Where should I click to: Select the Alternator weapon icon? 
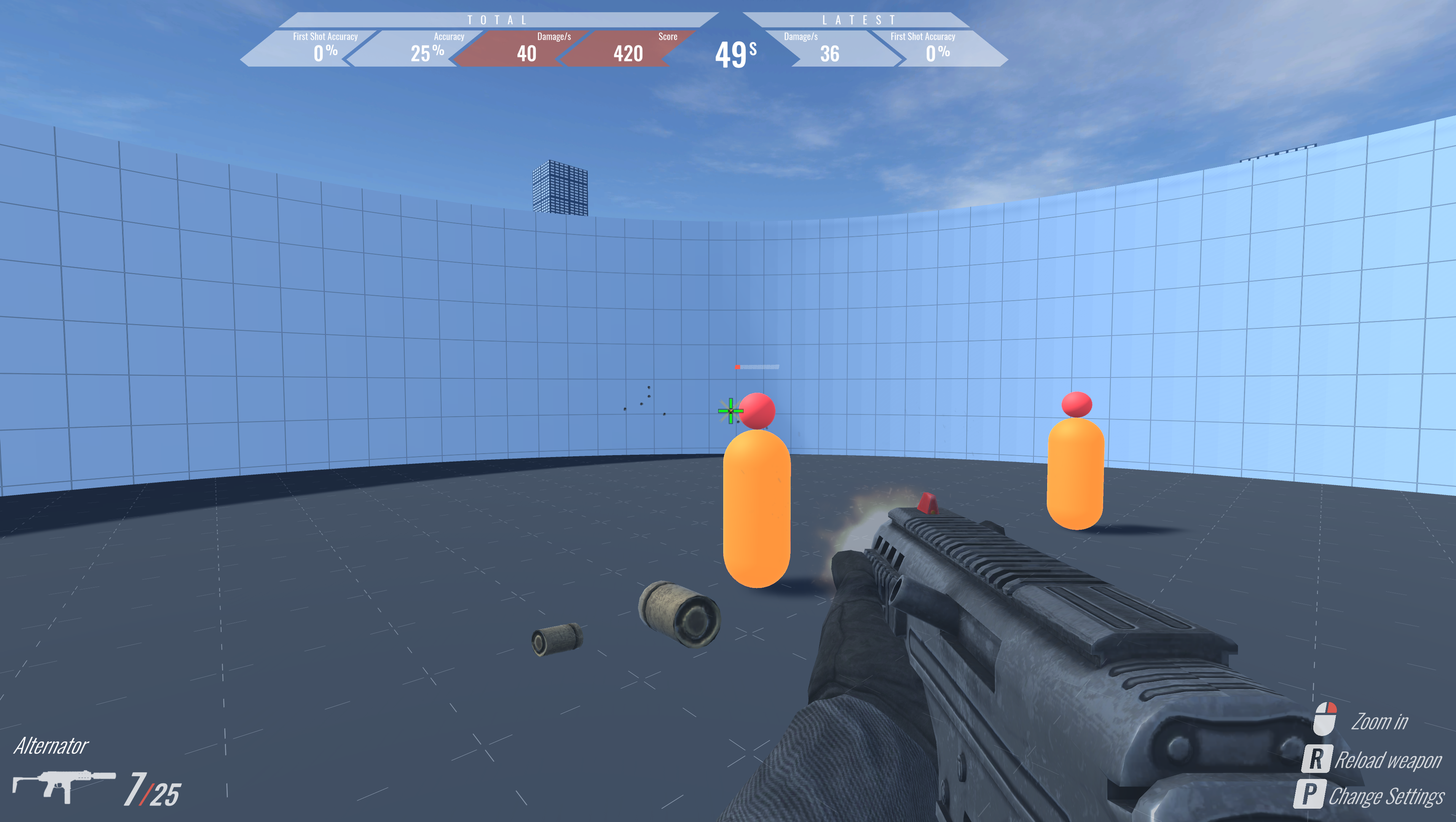[63, 785]
